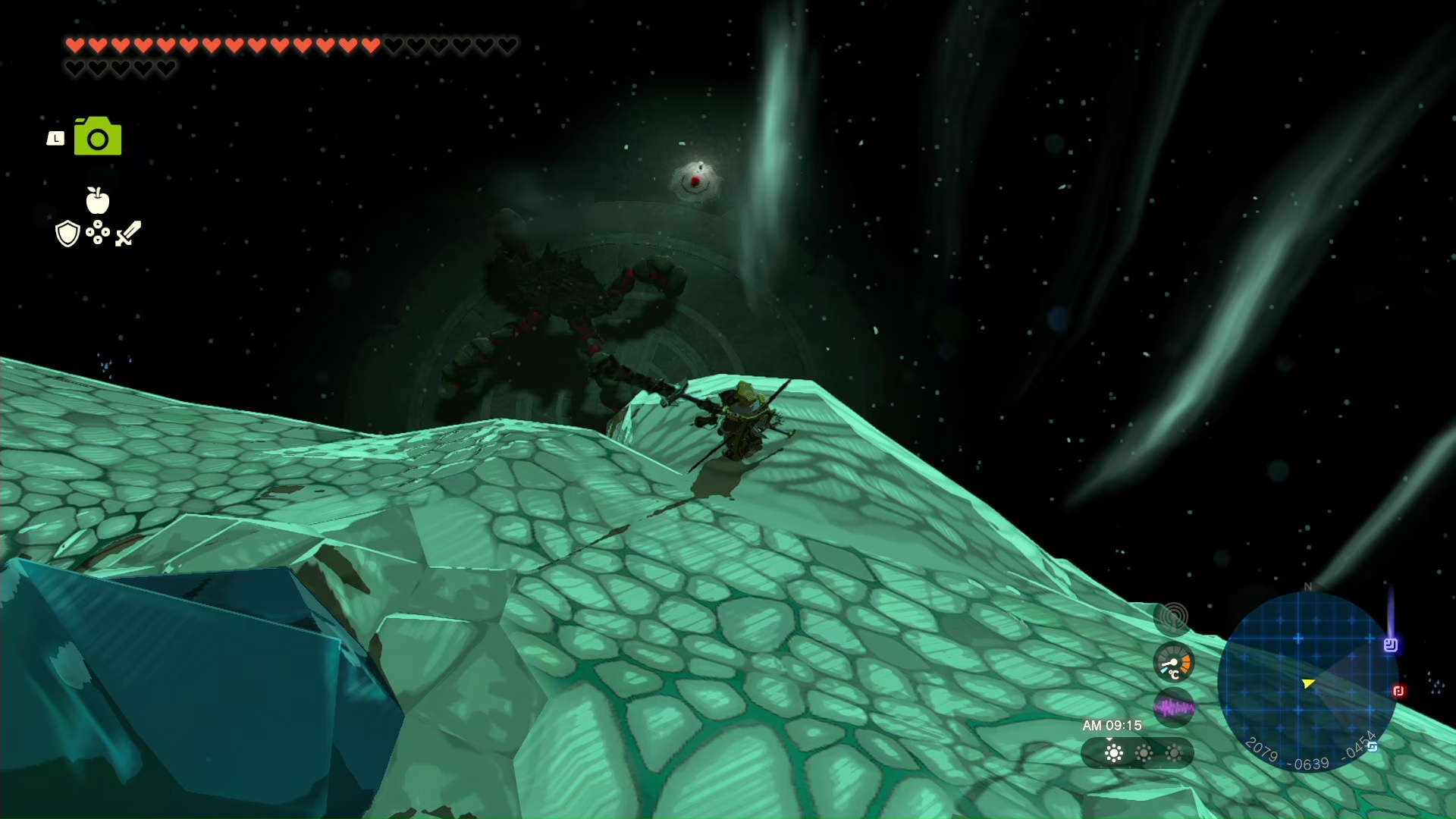Select the purple shrine marker on minimap
1456x819 pixels.
(x=1390, y=645)
